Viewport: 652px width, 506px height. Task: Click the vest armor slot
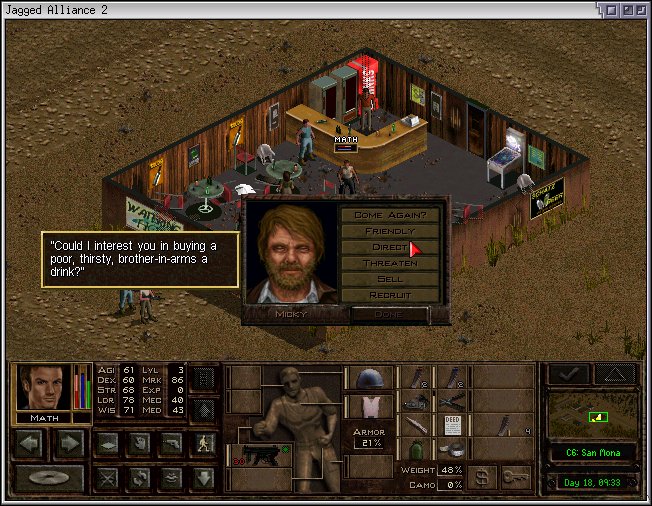368,405
